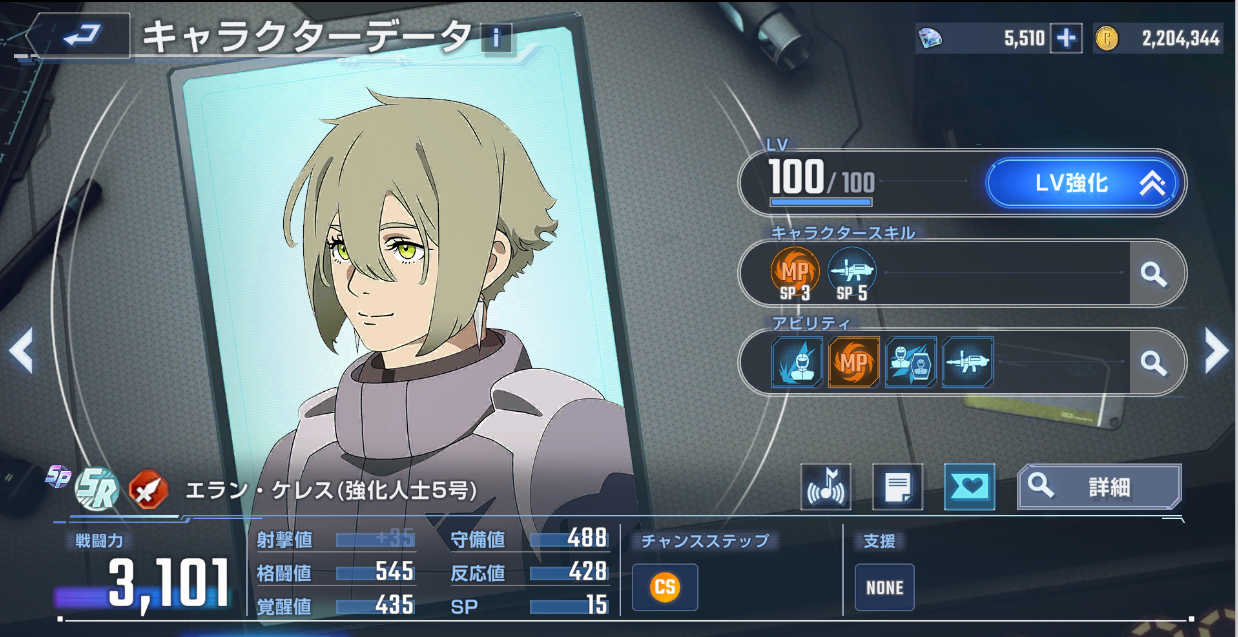The height and width of the screenshot is (637, 1238).
Task: Select the MP SP 3 character skill icon
Action: click(795, 273)
